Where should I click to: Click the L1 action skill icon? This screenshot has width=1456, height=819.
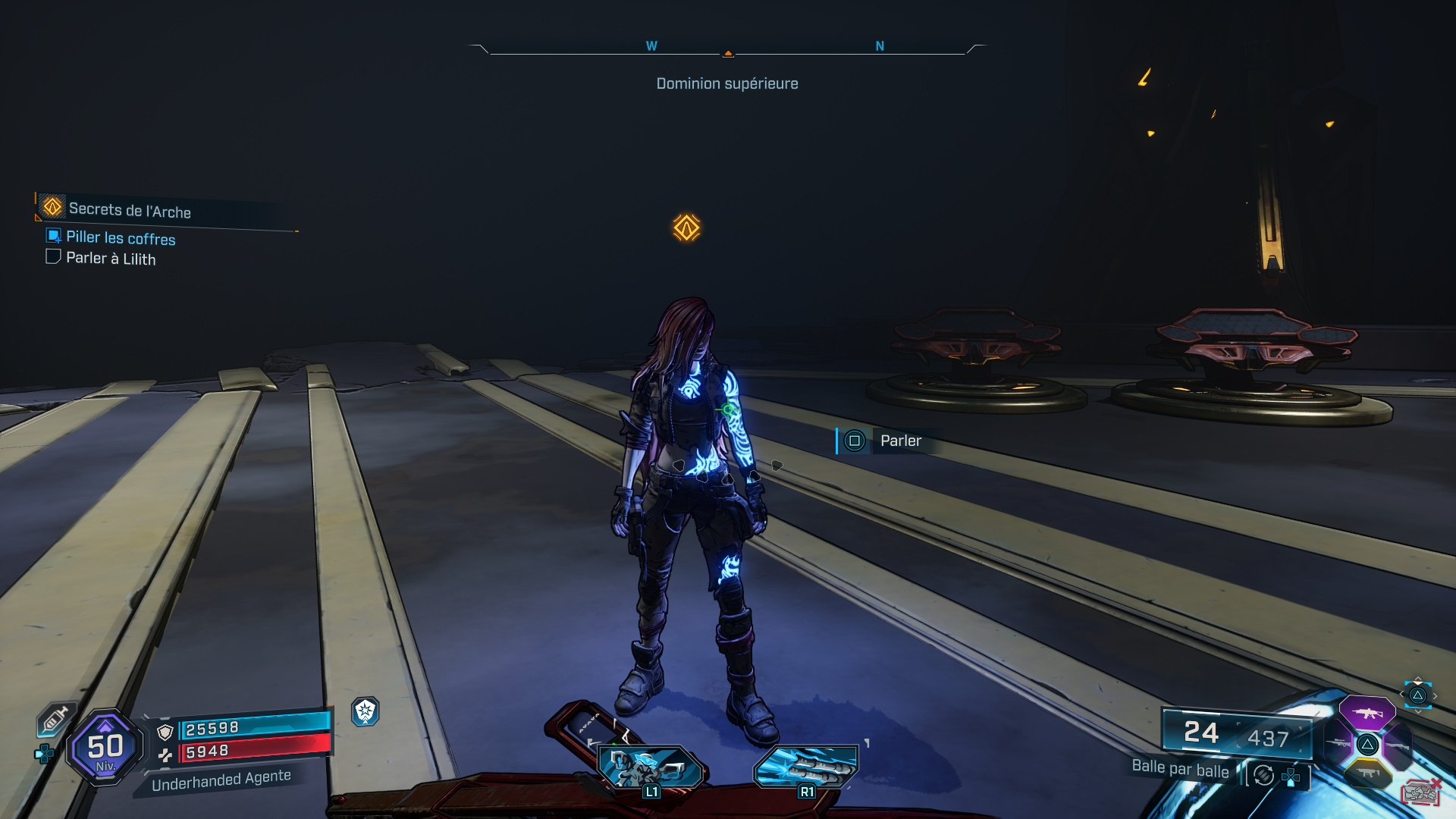coord(651,764)
